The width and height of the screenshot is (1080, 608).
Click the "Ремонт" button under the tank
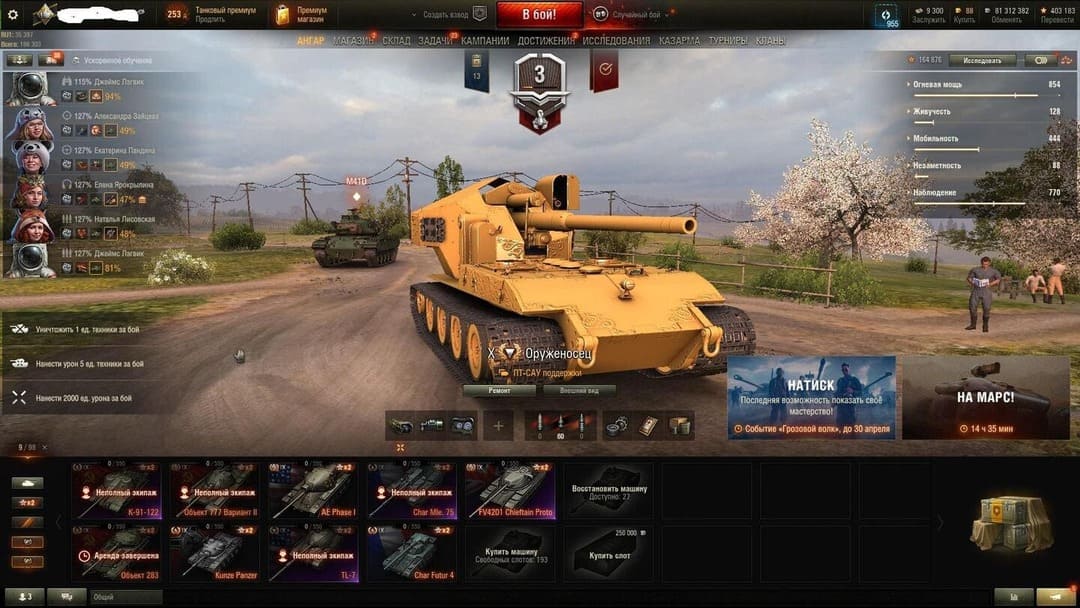click(x=499, y=391)
